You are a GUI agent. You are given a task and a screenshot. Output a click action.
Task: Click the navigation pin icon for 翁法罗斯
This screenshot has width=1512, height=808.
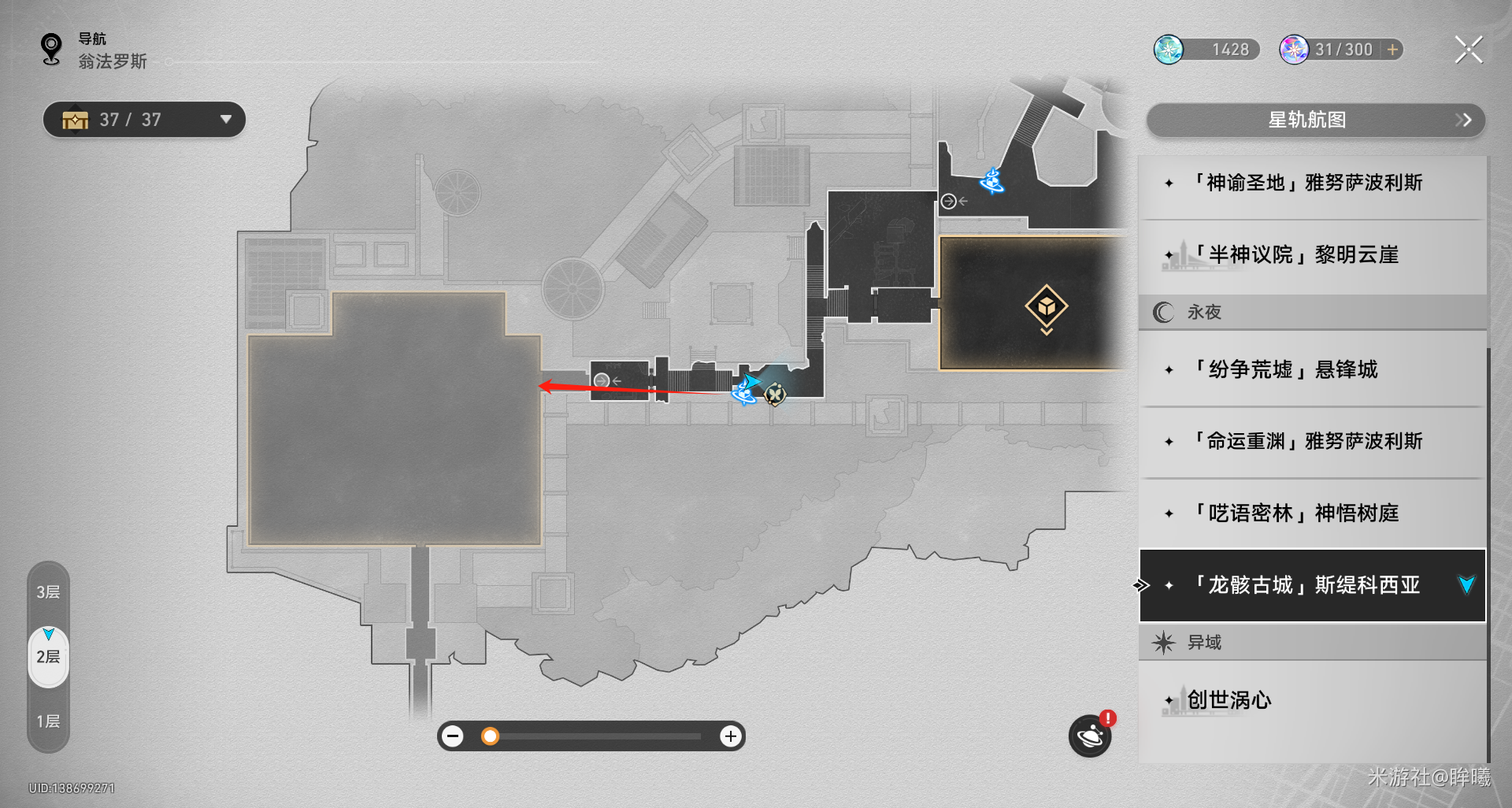tap(52, 50)
